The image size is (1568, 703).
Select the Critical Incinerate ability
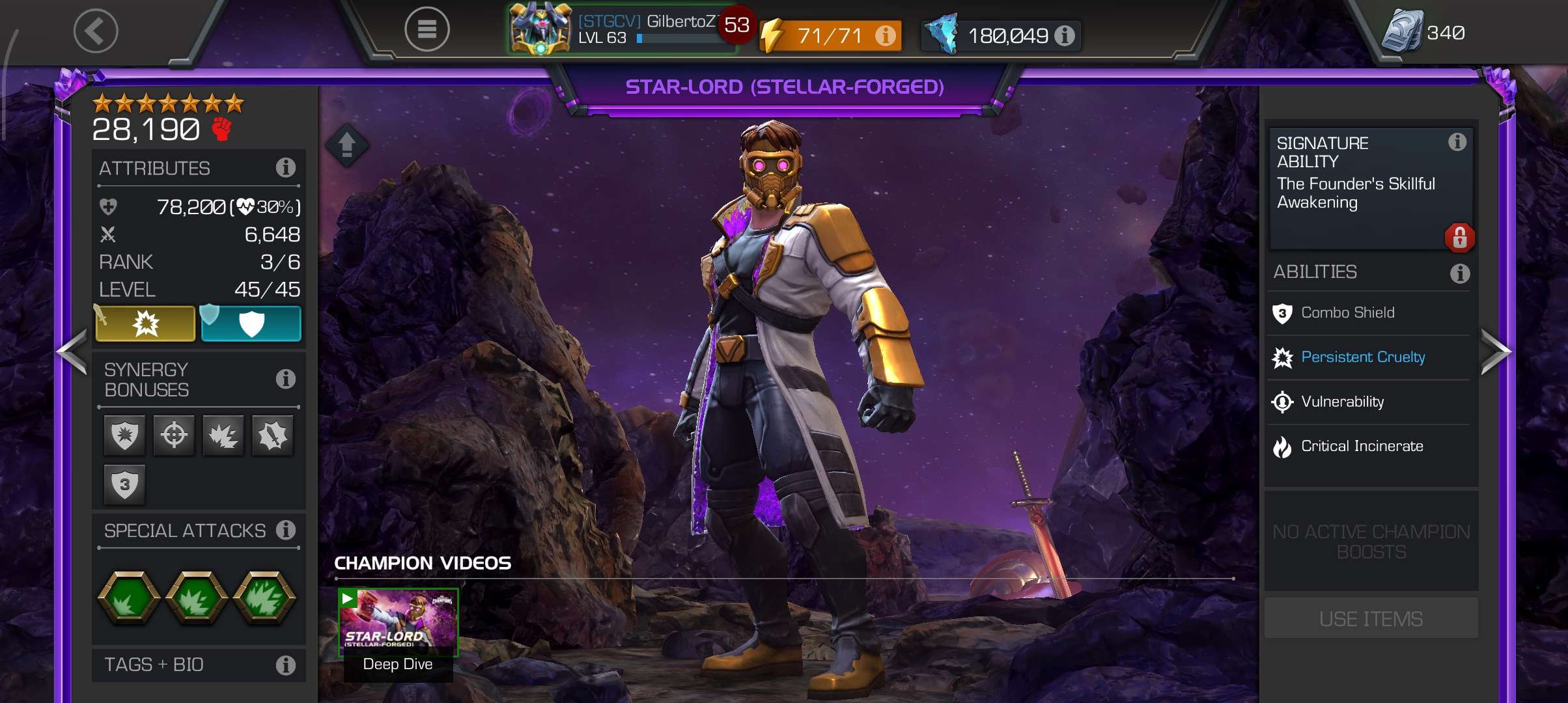coord(1362,447)
